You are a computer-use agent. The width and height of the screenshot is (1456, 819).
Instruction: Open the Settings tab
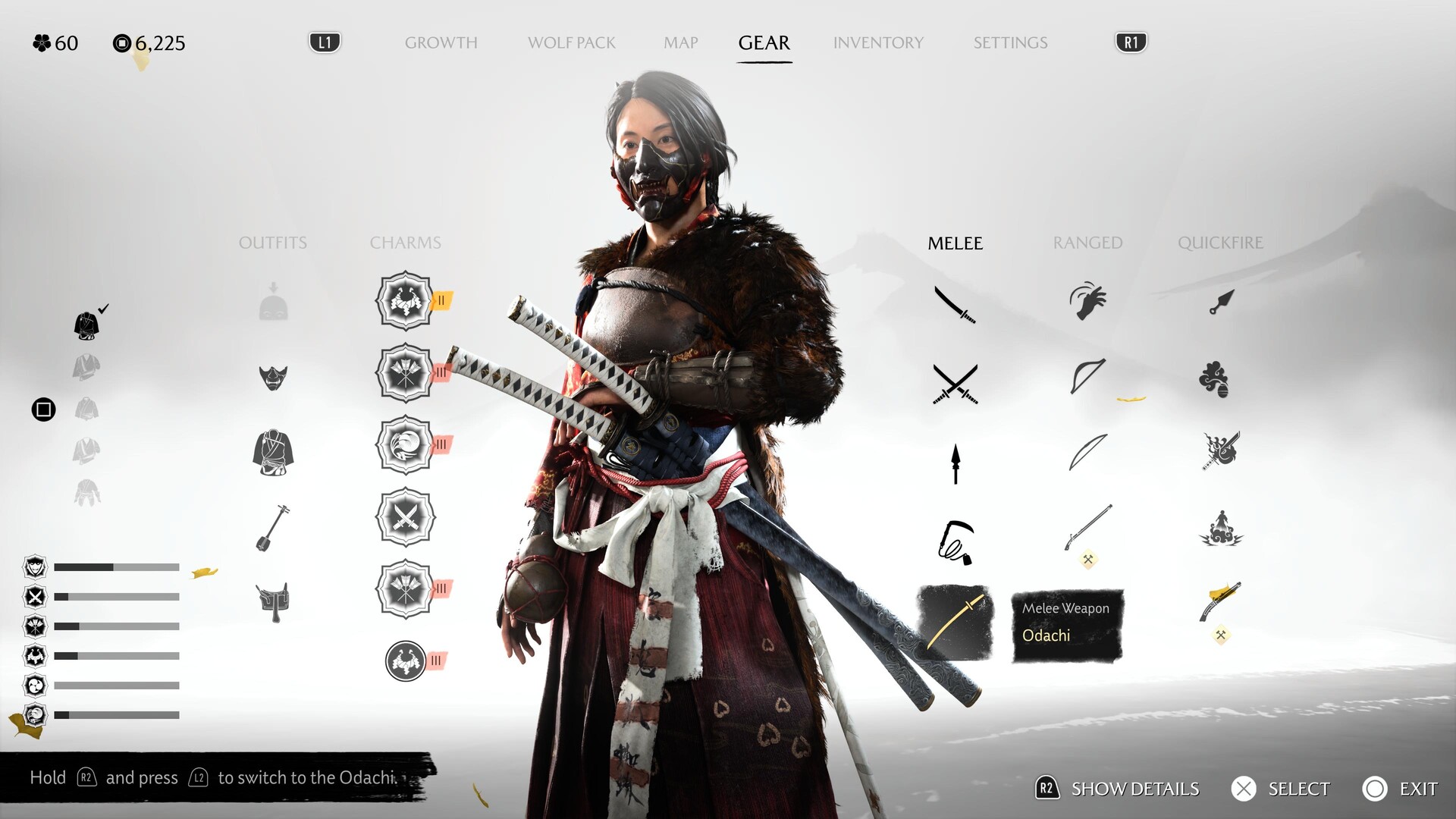(1010, 43)
